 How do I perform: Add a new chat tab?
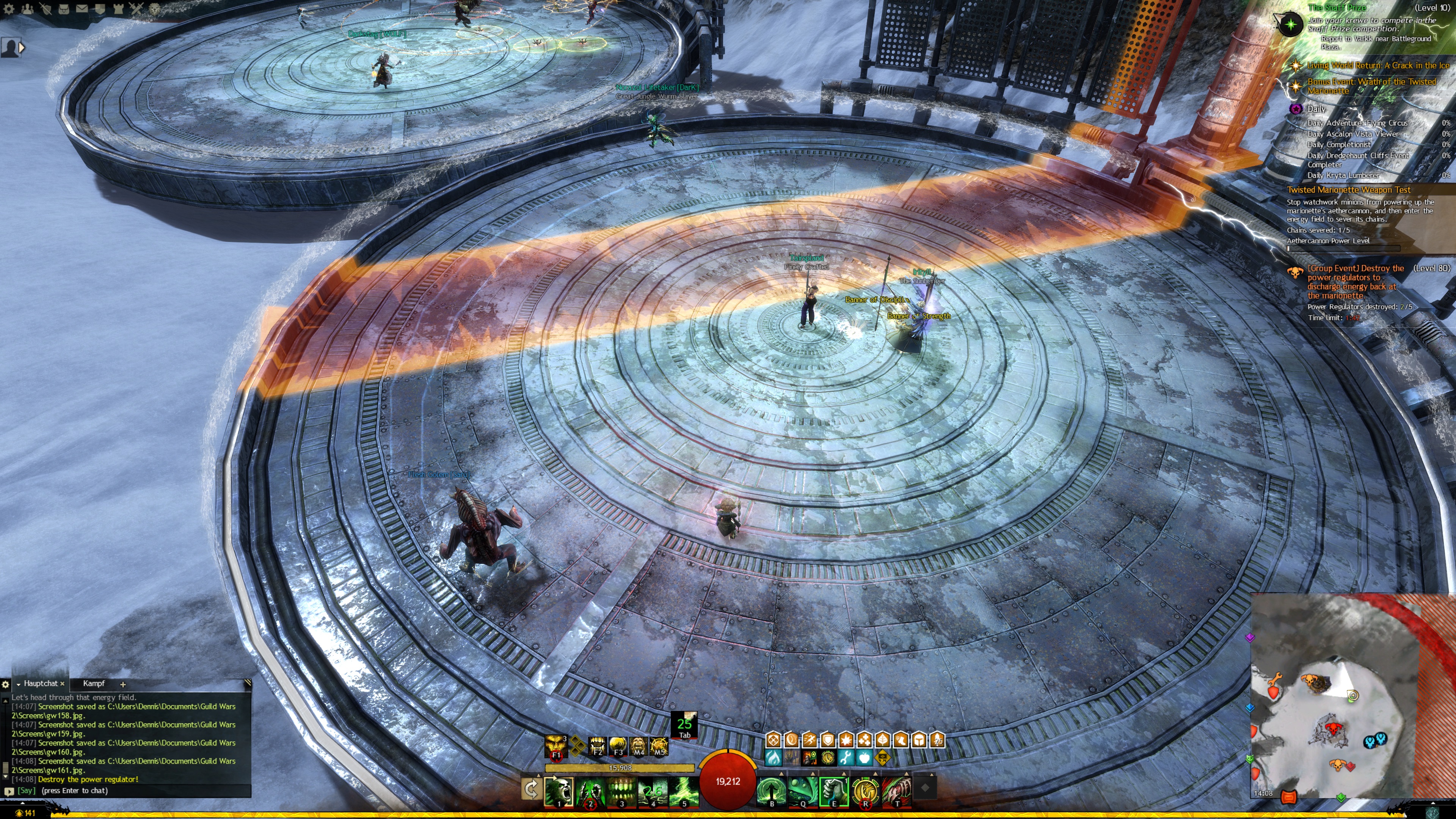(x=122, y=684)
